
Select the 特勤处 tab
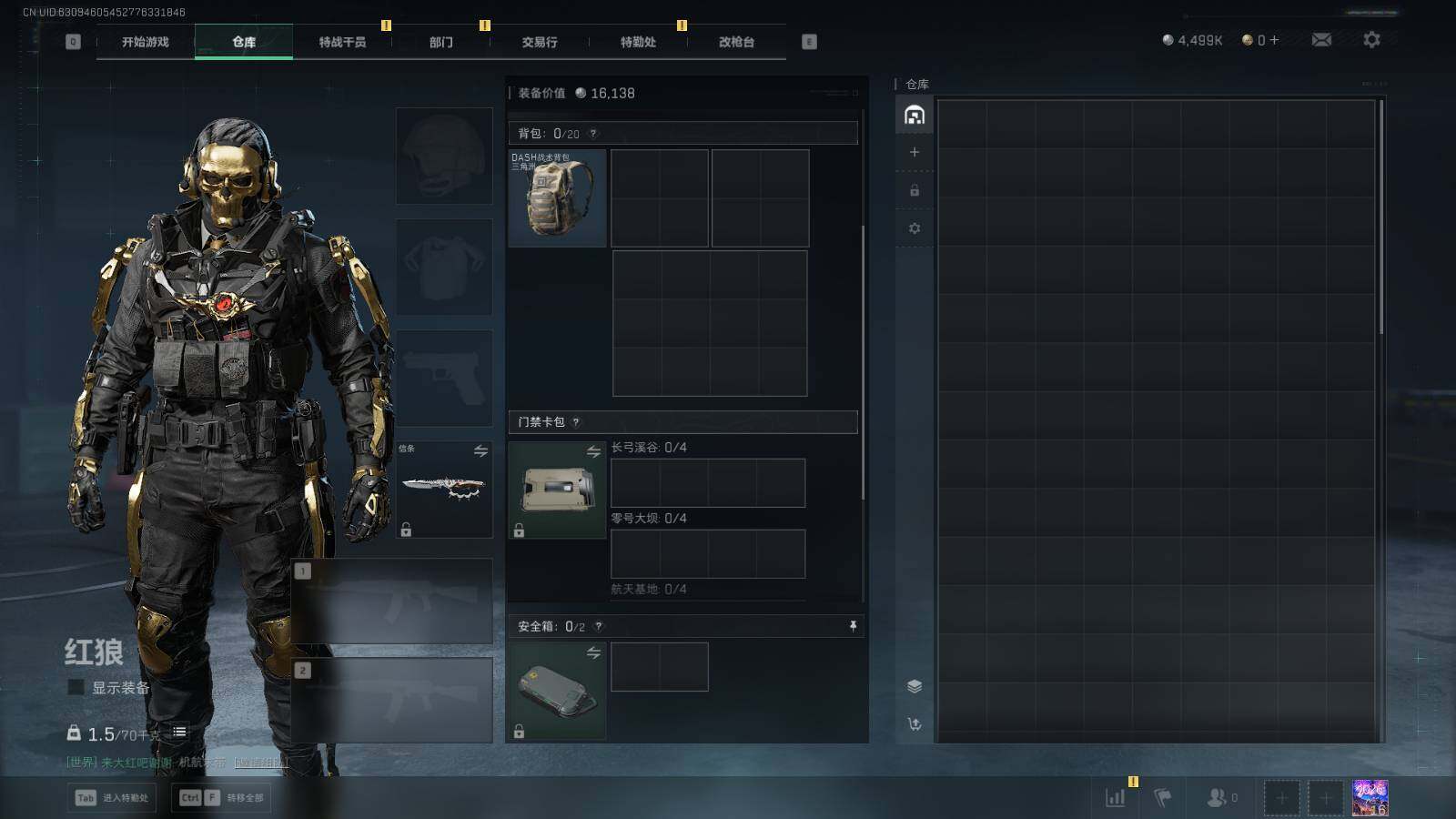[638, 42]
